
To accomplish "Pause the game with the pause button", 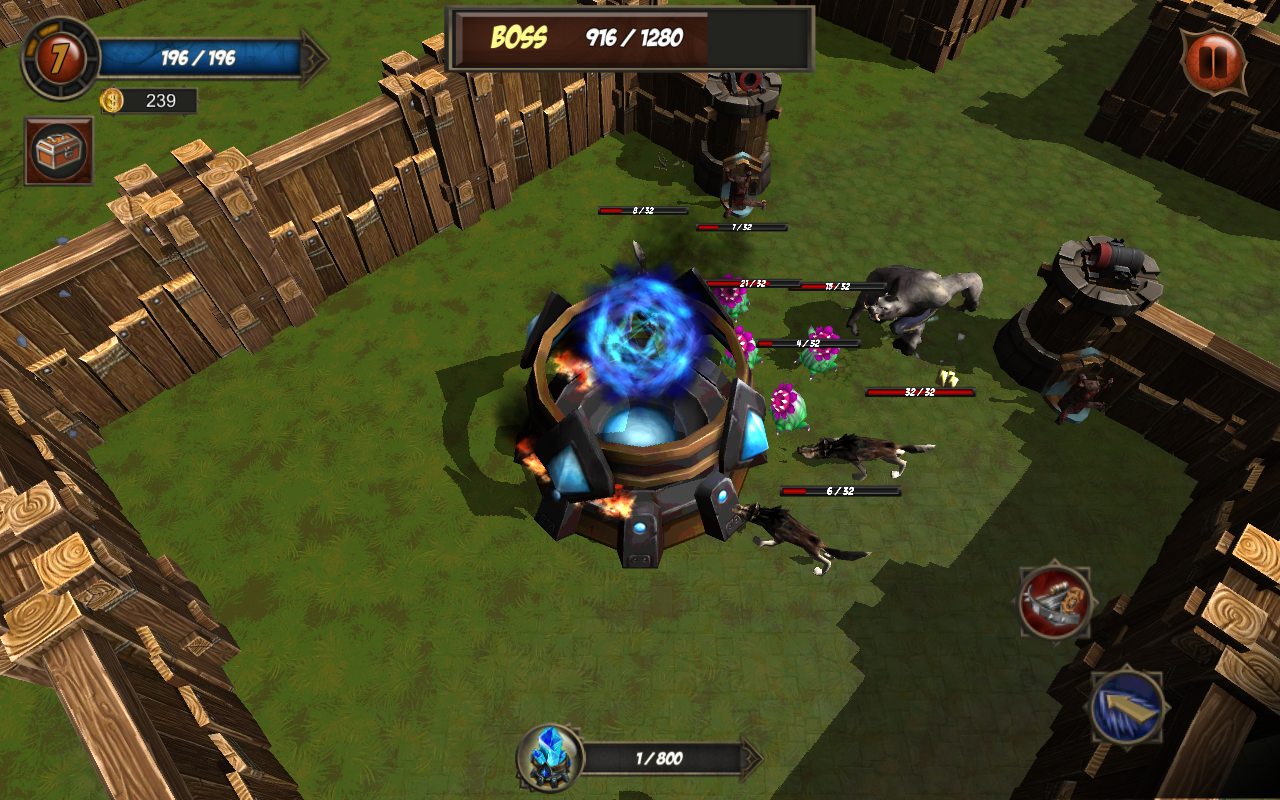I will coord(1213,60).
